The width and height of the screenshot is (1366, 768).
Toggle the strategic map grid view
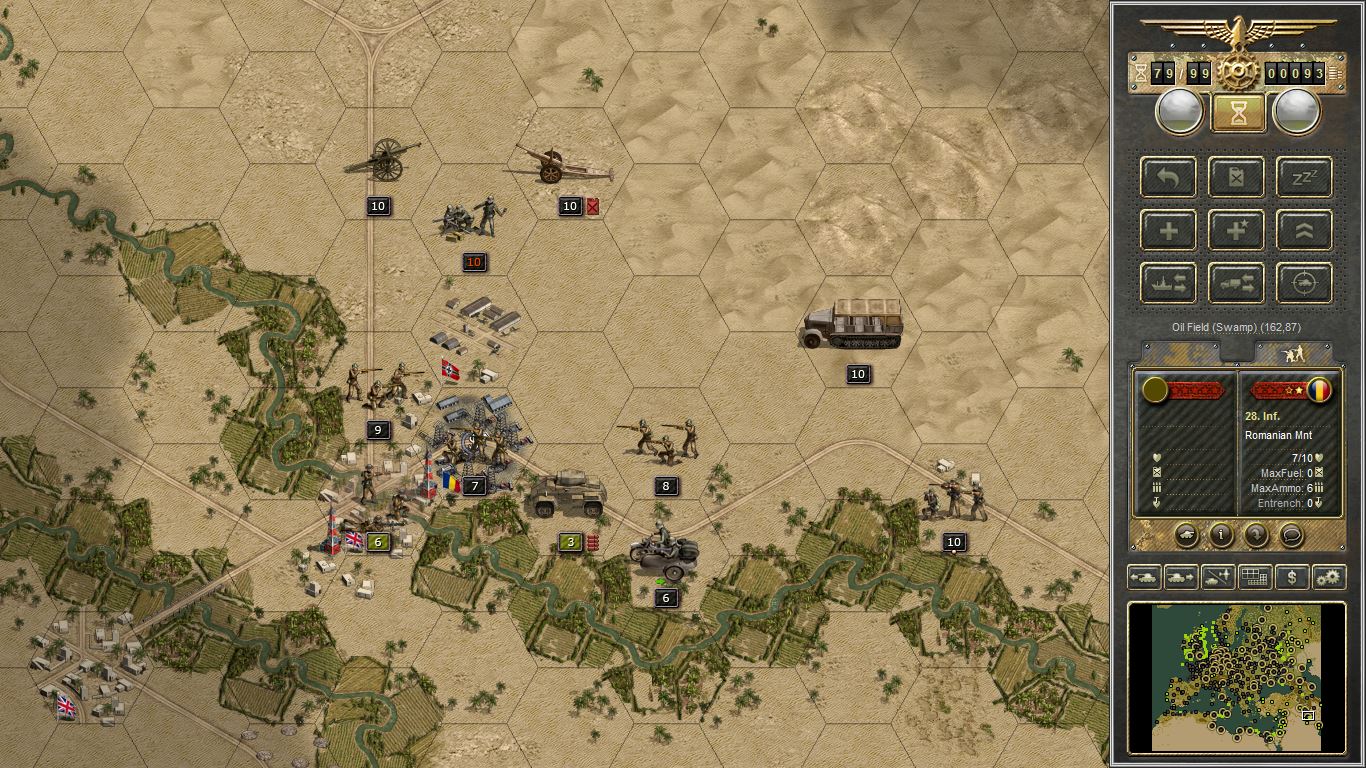[x=1253, y=578]
